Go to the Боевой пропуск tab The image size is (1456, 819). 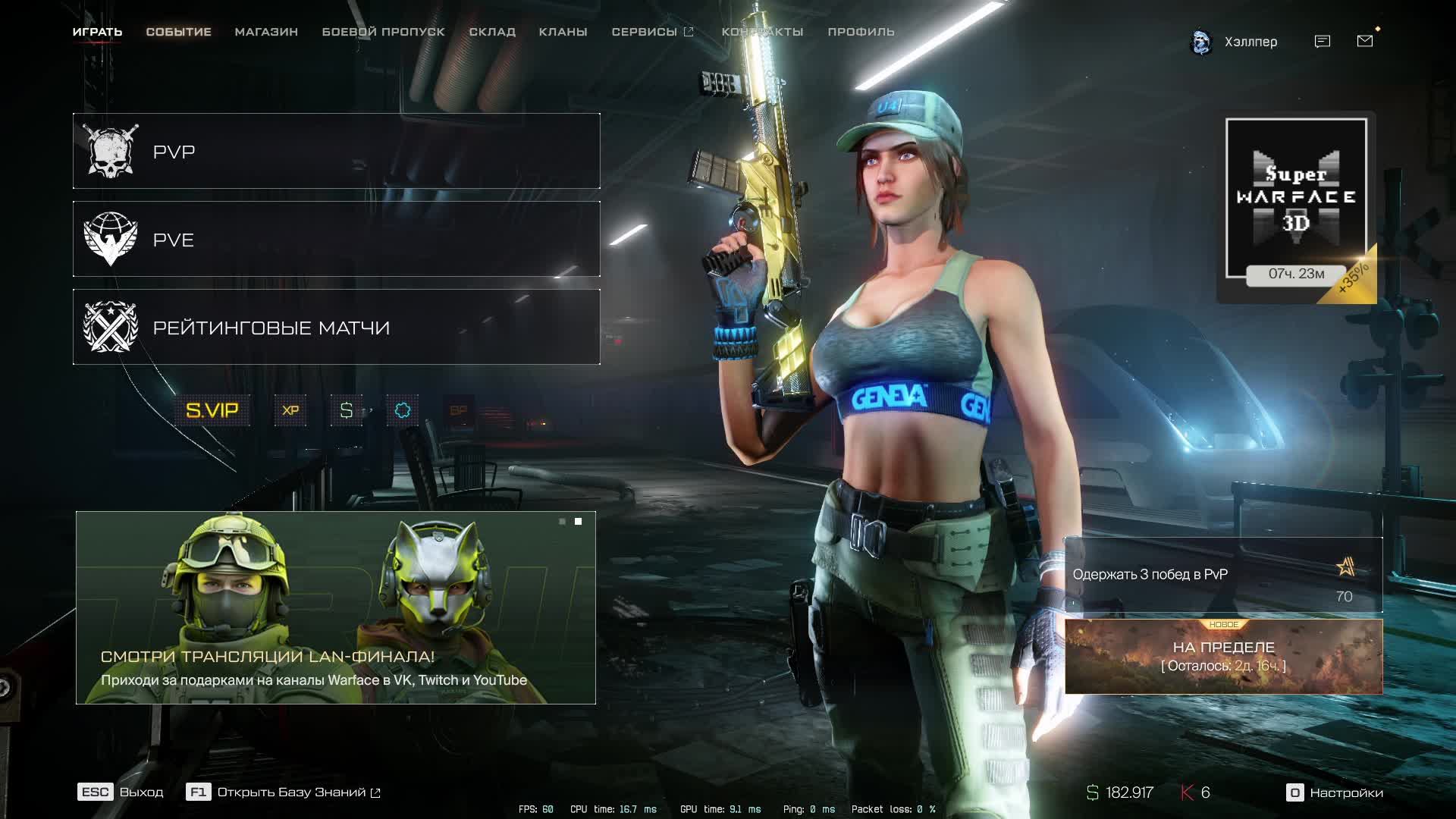[x=383, y=32]
